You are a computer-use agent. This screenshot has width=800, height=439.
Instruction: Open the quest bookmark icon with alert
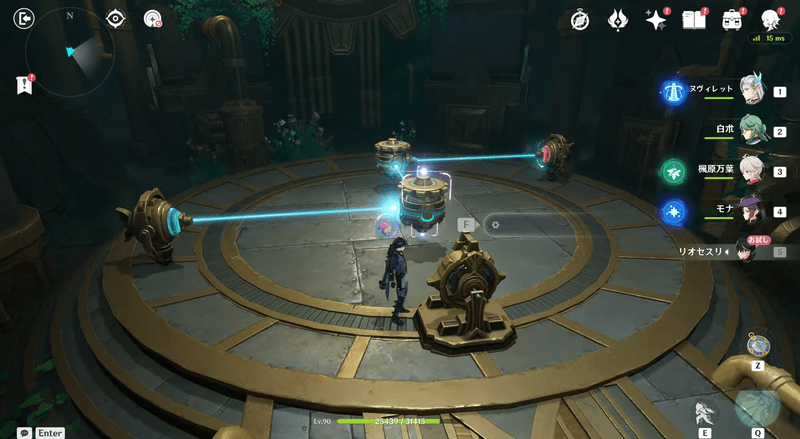click(24, 86)
